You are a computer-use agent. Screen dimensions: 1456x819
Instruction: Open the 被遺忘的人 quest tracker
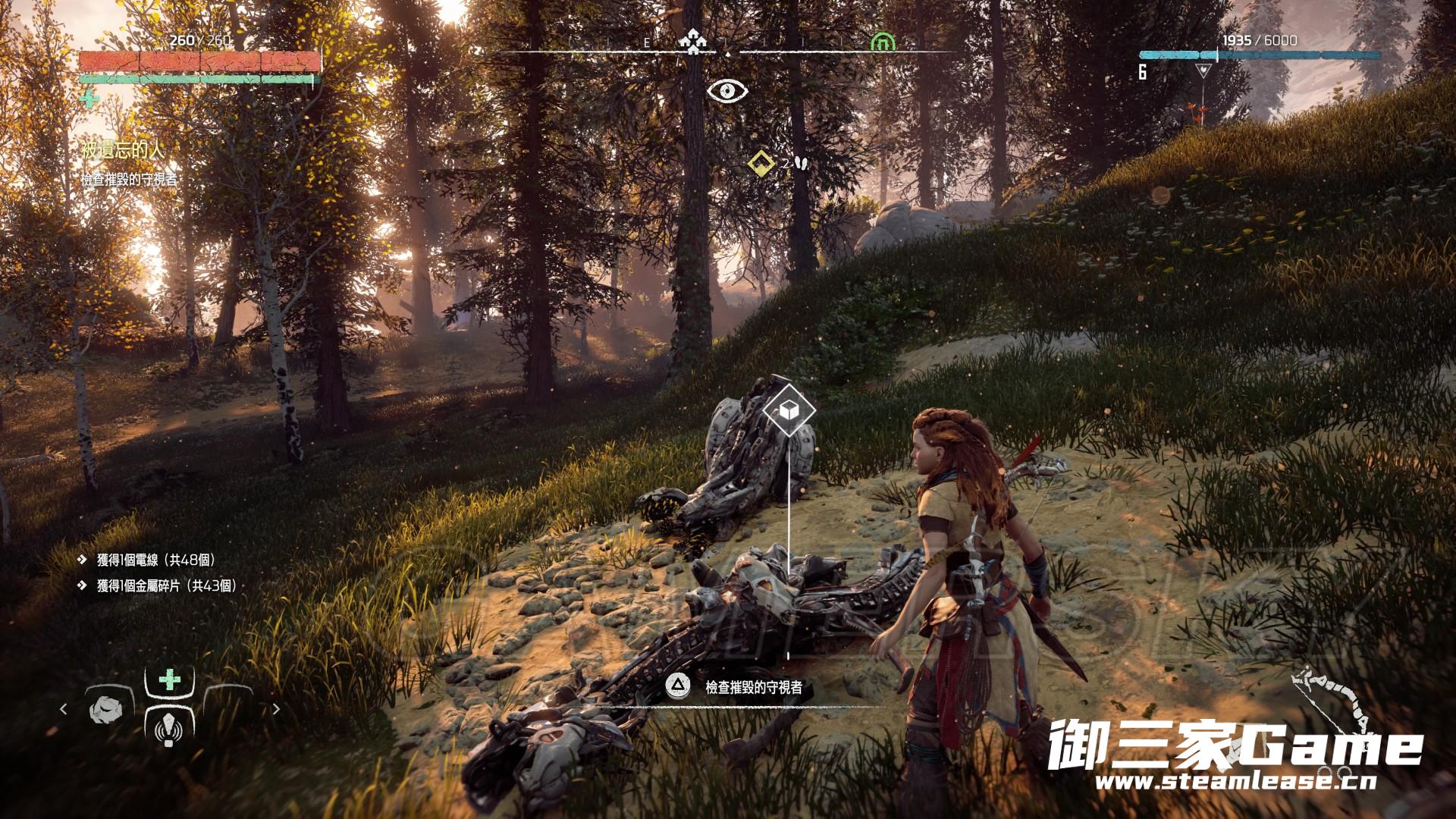click(122, 150)
